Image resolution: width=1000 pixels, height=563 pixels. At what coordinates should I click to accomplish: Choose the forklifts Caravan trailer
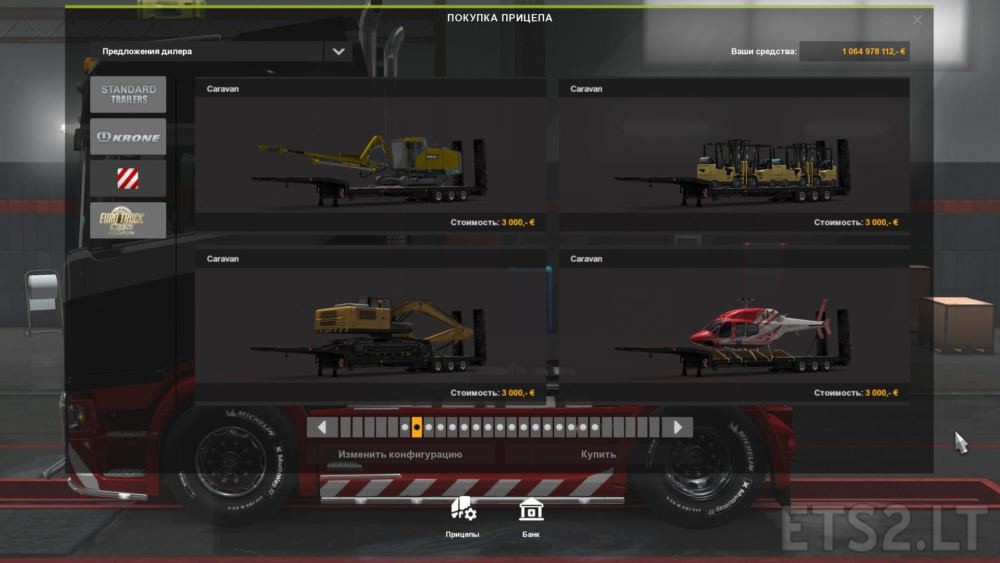click(x=734, y=156)
